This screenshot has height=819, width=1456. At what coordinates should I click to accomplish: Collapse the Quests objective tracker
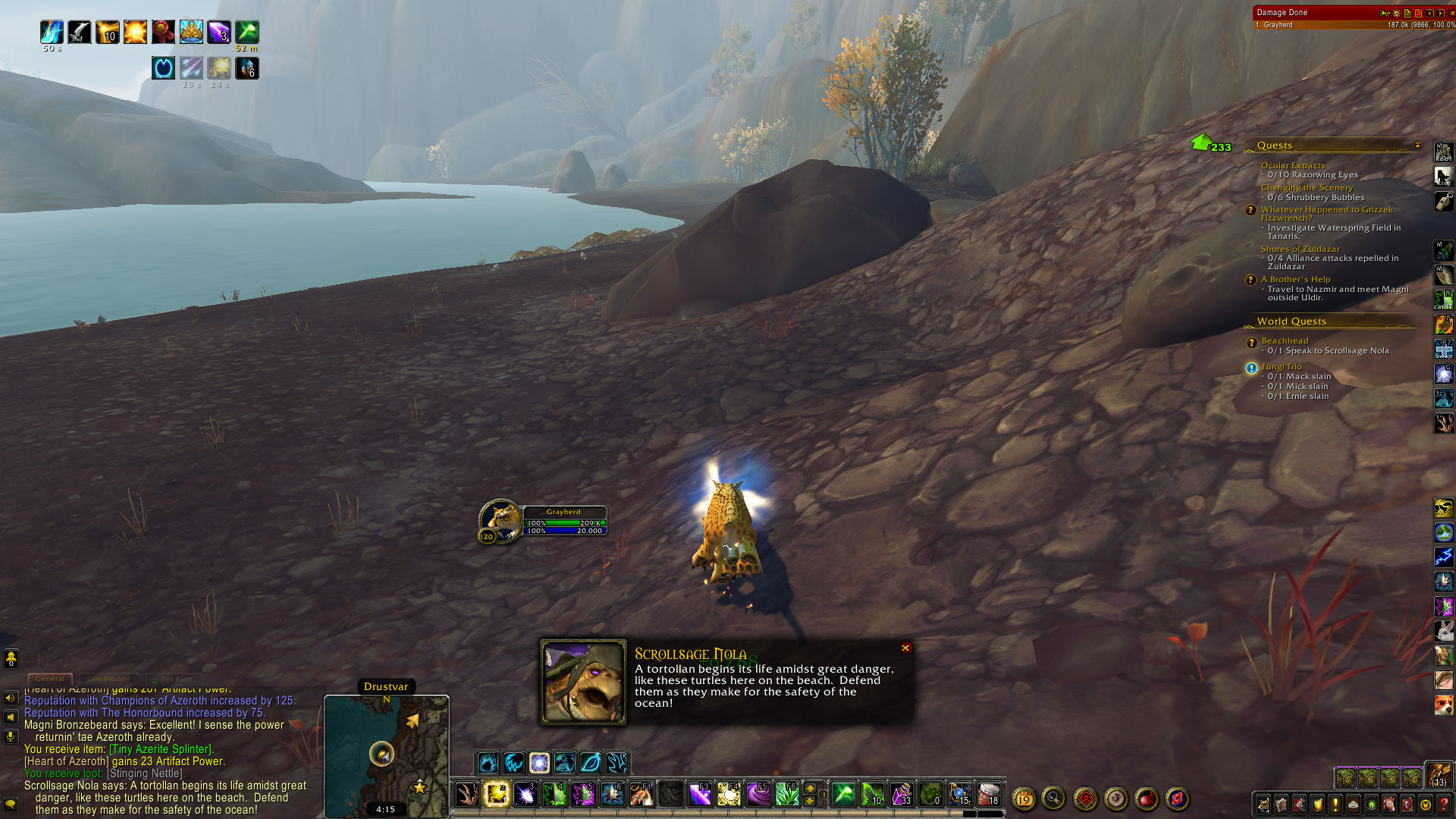(1417, 146)
